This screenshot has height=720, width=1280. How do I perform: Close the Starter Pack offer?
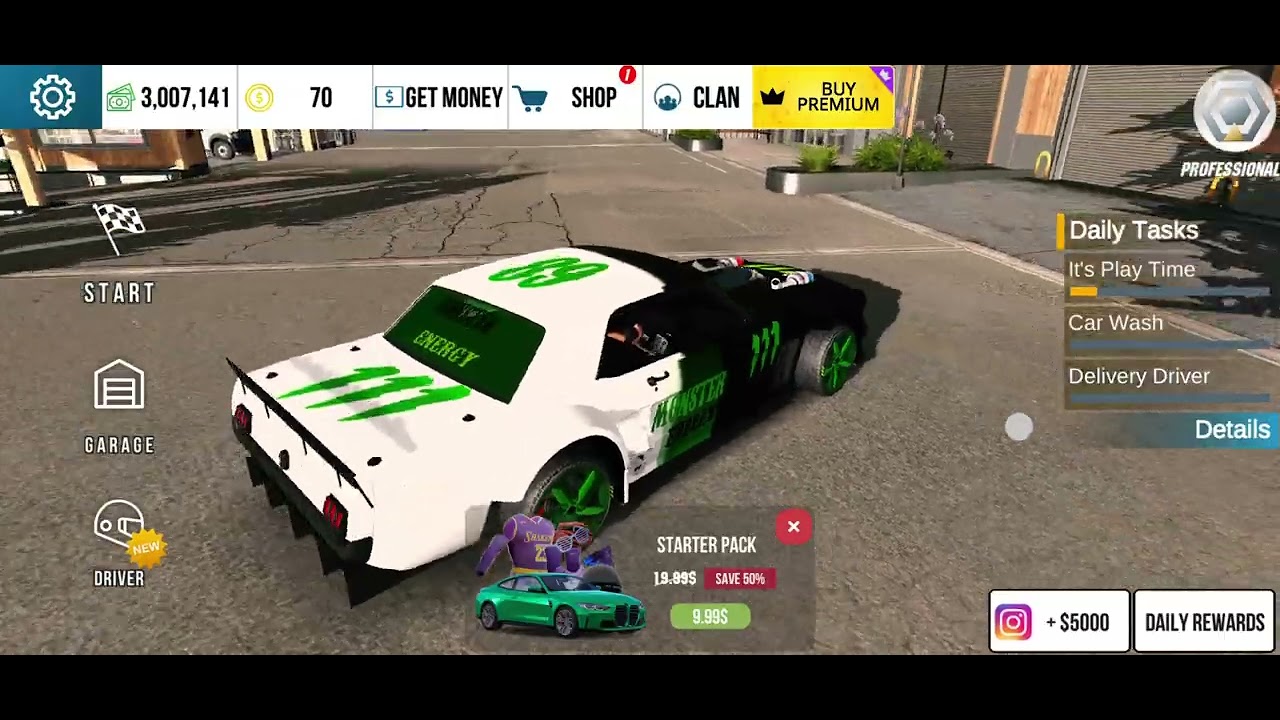pyautogui.click(x=793, y=527)
